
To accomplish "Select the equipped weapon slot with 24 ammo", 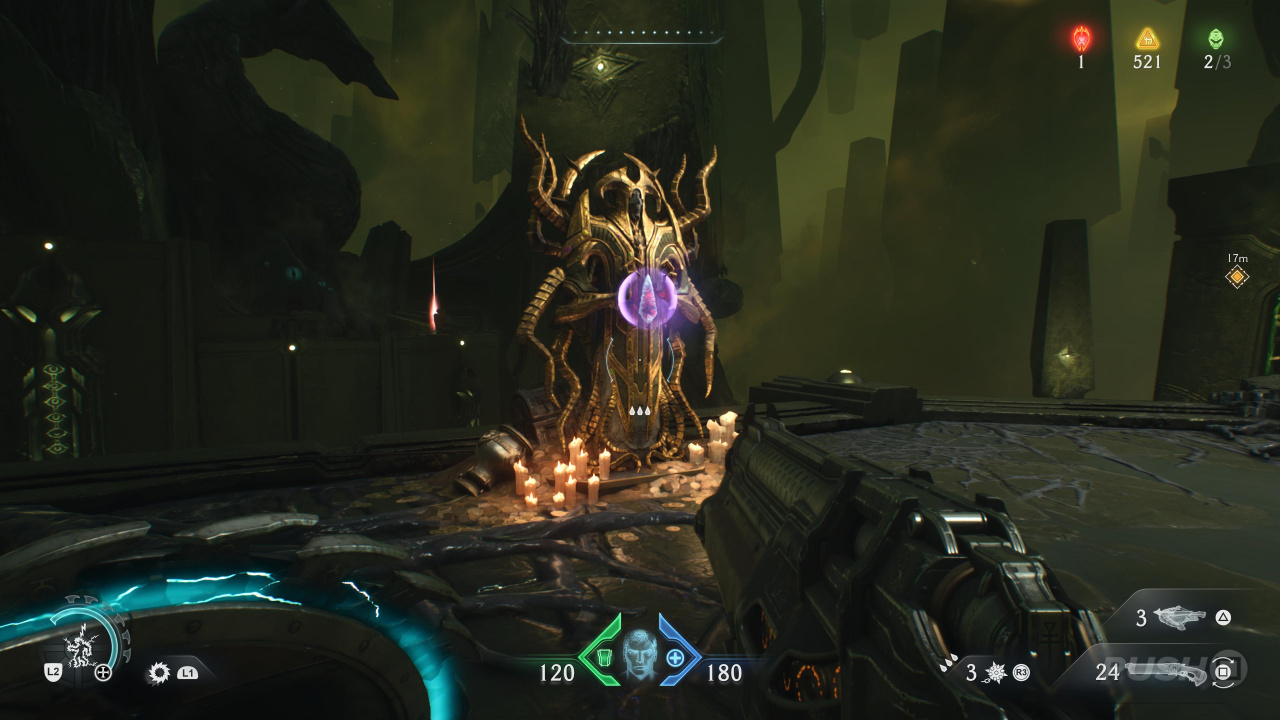I will (1165, 671).
